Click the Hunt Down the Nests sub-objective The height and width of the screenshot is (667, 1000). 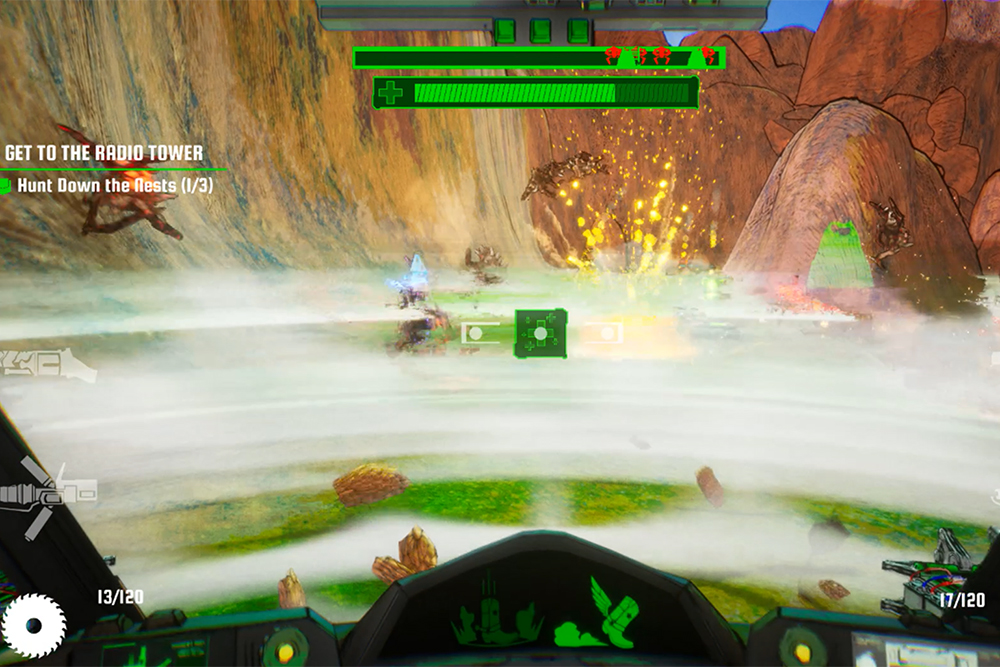tap(114, 185)
